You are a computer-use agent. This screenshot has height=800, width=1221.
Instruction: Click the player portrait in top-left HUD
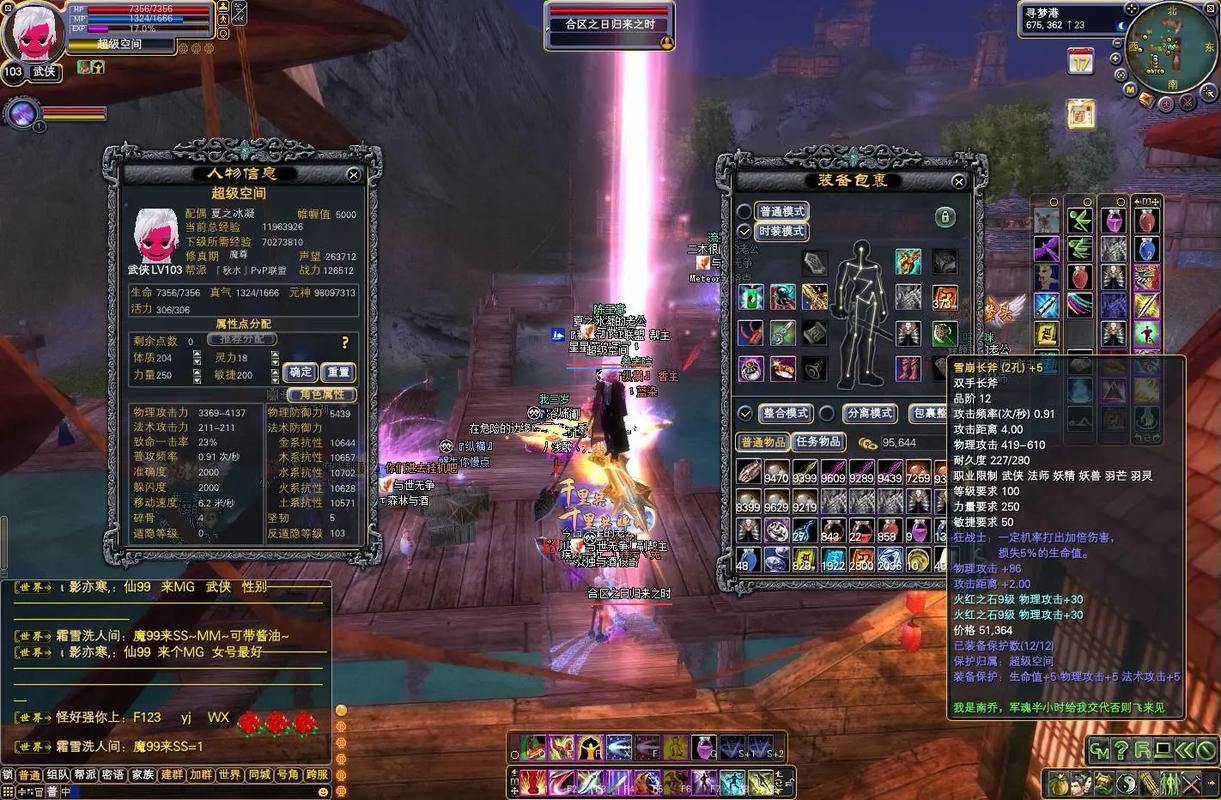33,35
